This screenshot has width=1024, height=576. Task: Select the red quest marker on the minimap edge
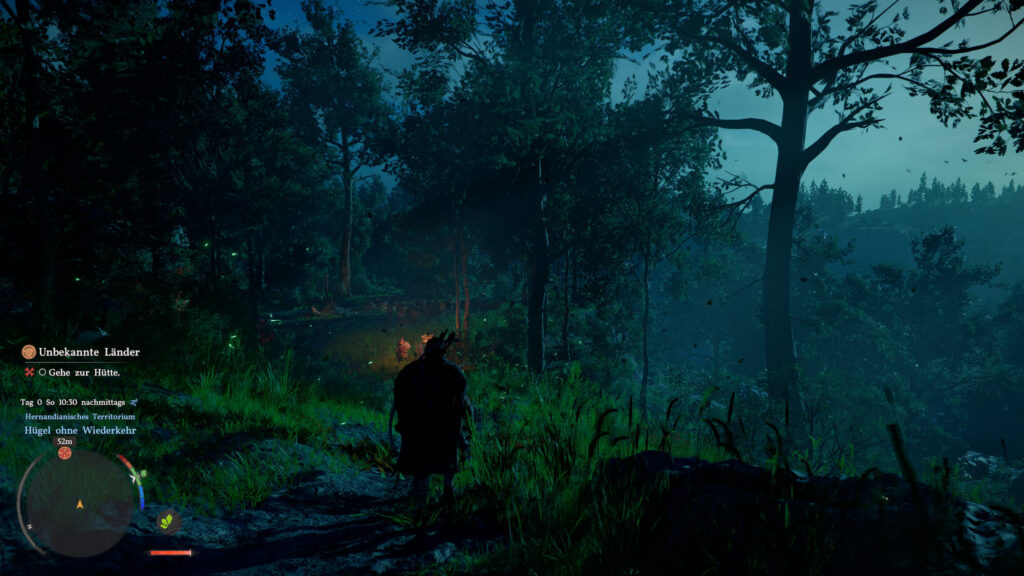click(65, 453)
